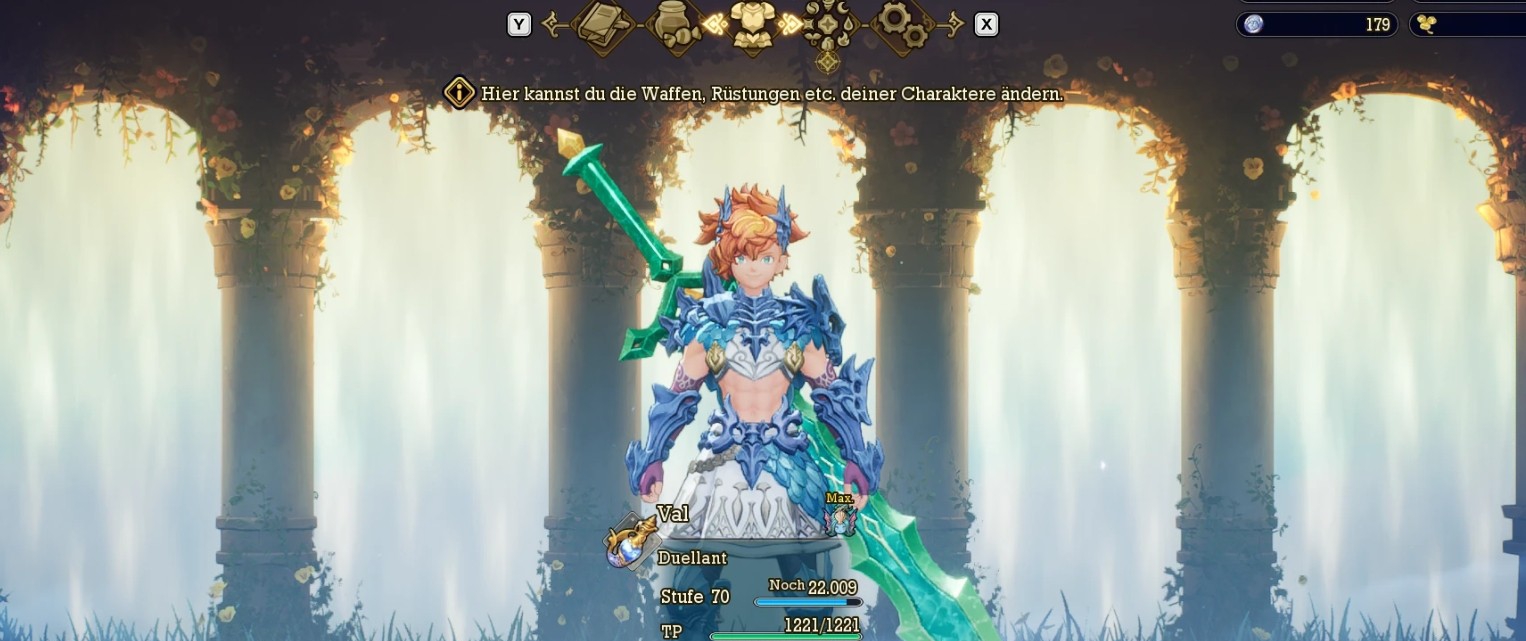
Task: Click the right arrow beside the menu tabs
Action: click(x=954, y=24)
